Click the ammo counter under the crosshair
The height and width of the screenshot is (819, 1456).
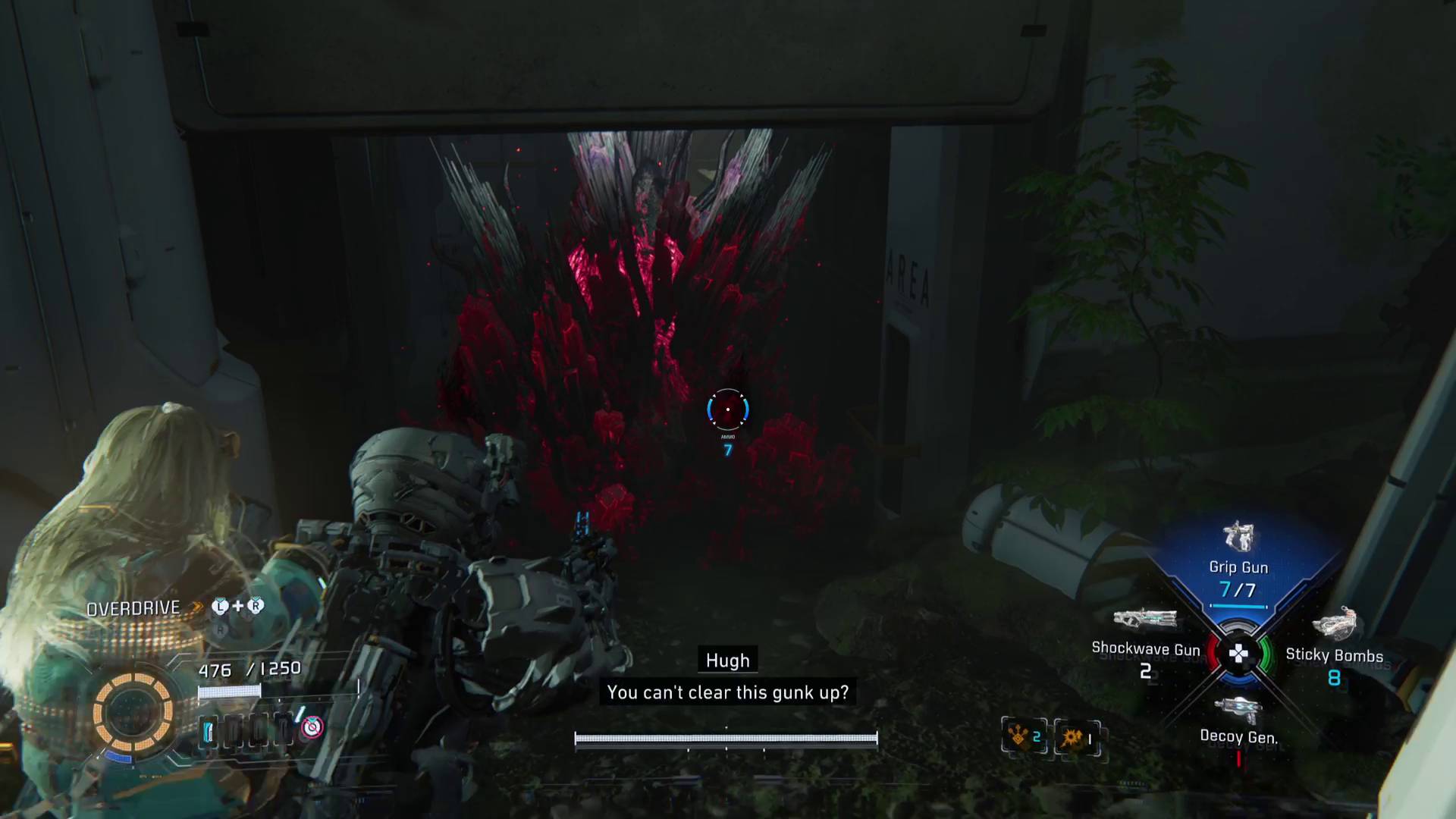[726, 449]
